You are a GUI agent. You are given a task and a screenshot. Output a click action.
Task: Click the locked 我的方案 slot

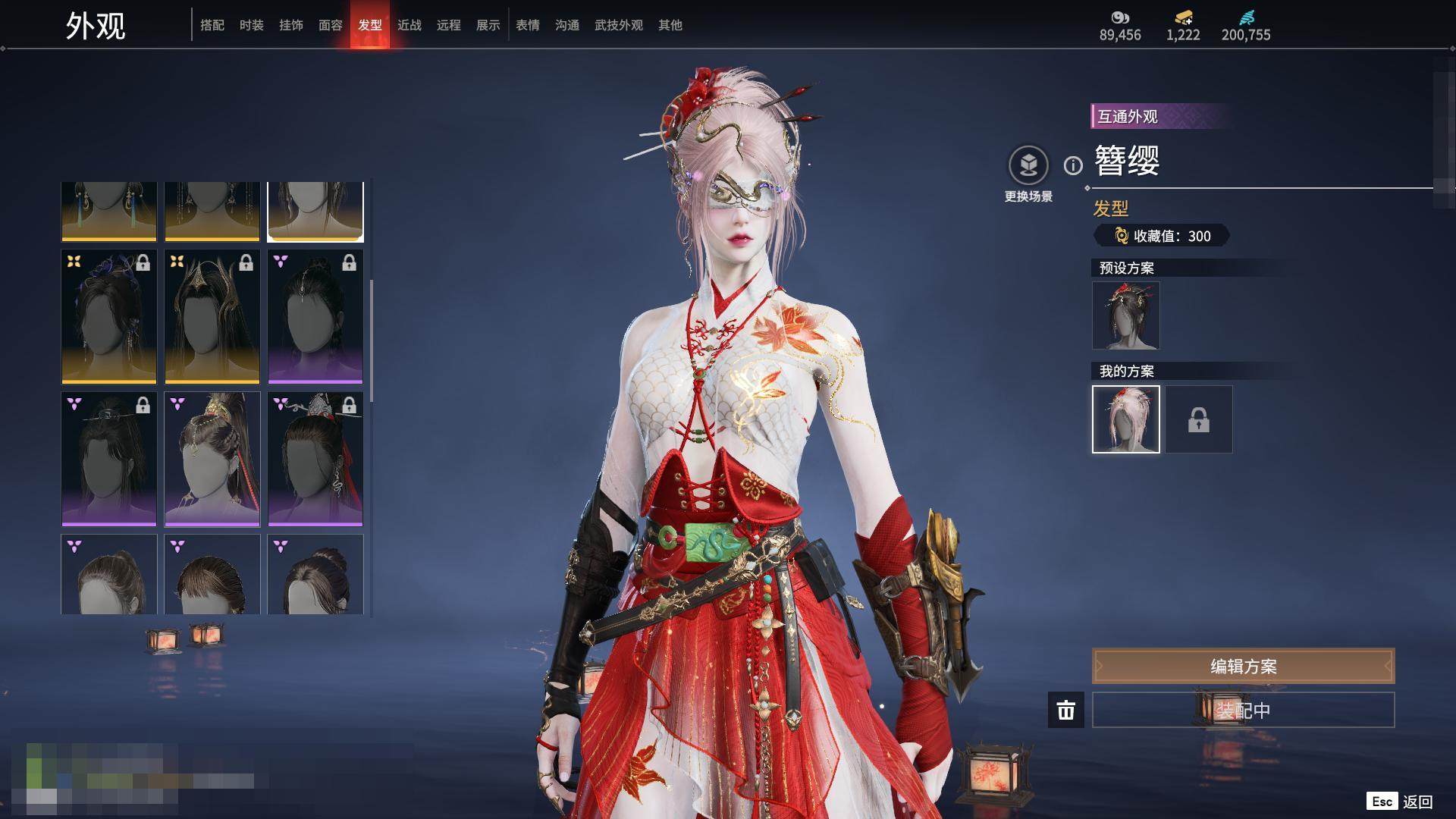point(1199,419)
